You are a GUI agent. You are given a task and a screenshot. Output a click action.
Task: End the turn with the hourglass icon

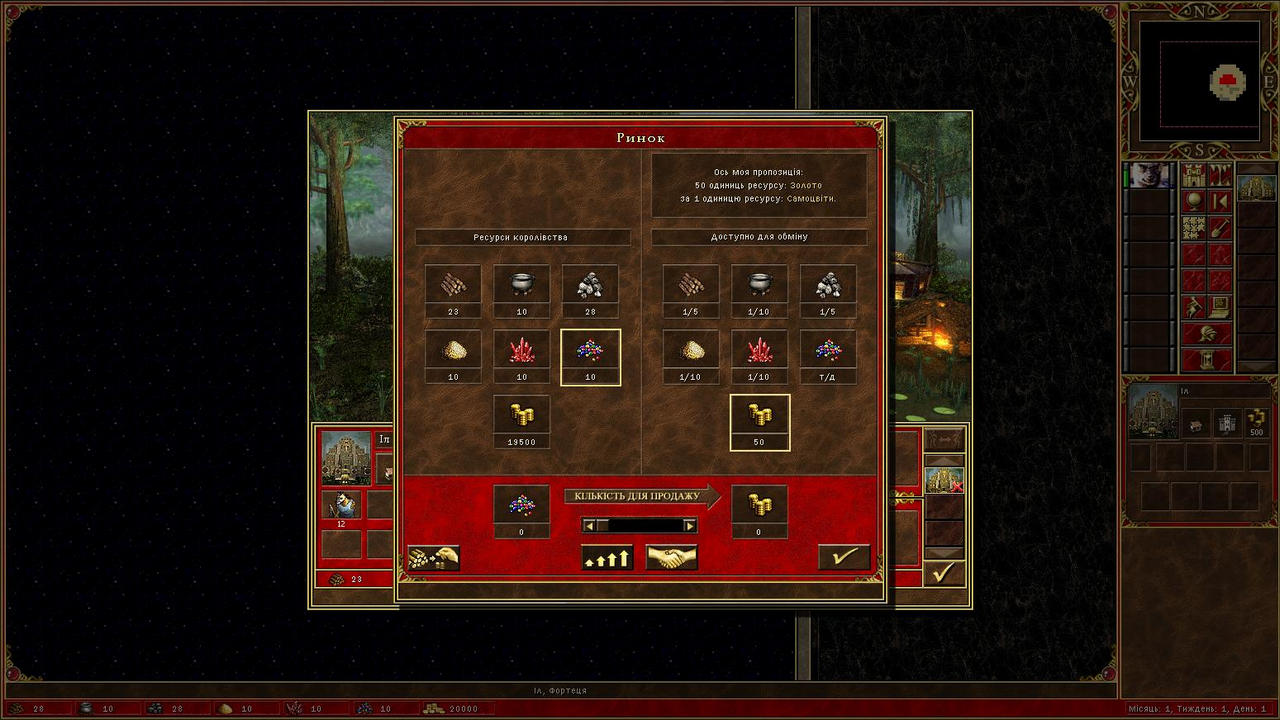click(x=1207, y=360)
